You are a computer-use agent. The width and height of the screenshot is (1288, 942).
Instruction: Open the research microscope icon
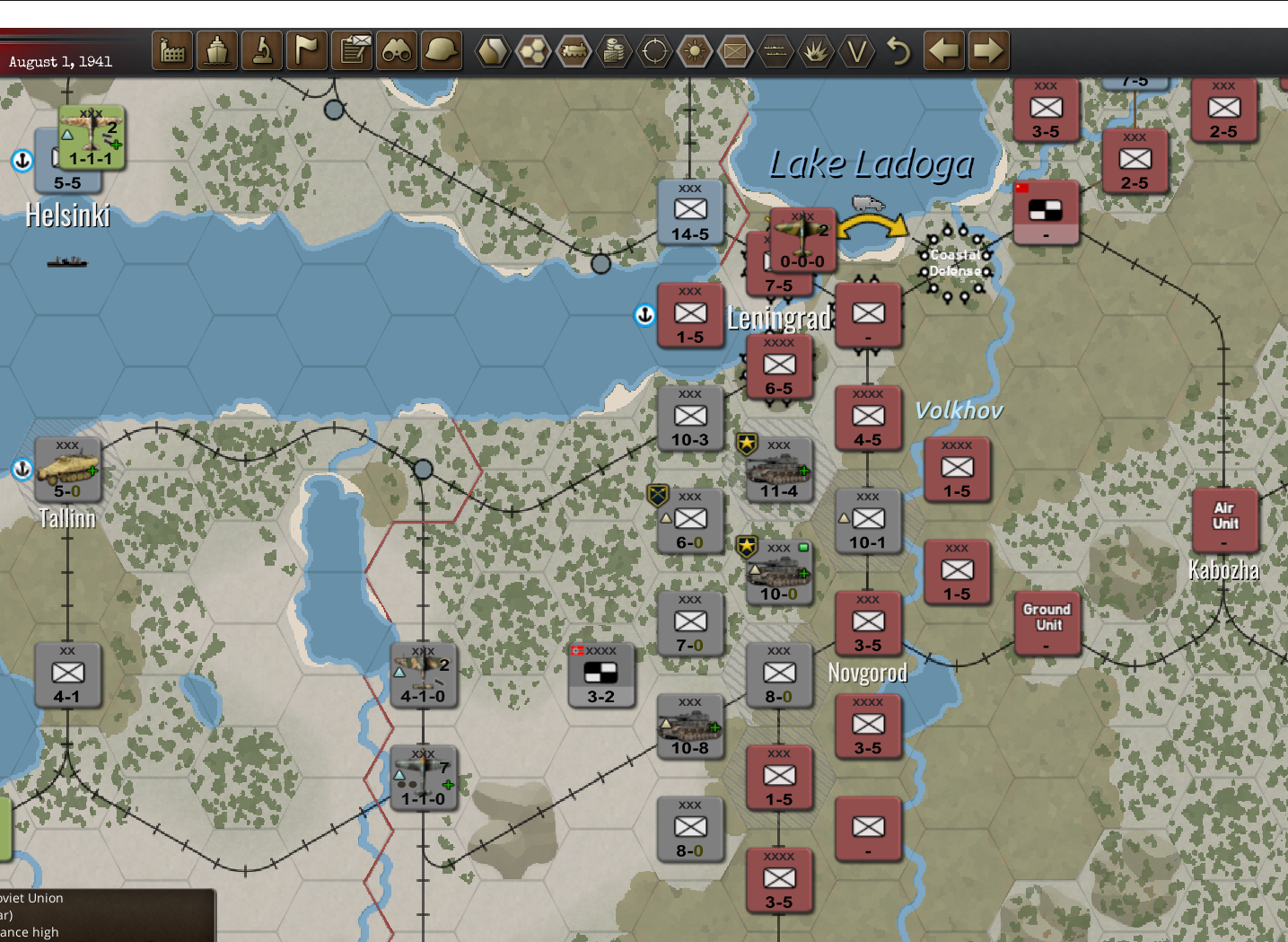pyautogui.click(x=262, y=51)
